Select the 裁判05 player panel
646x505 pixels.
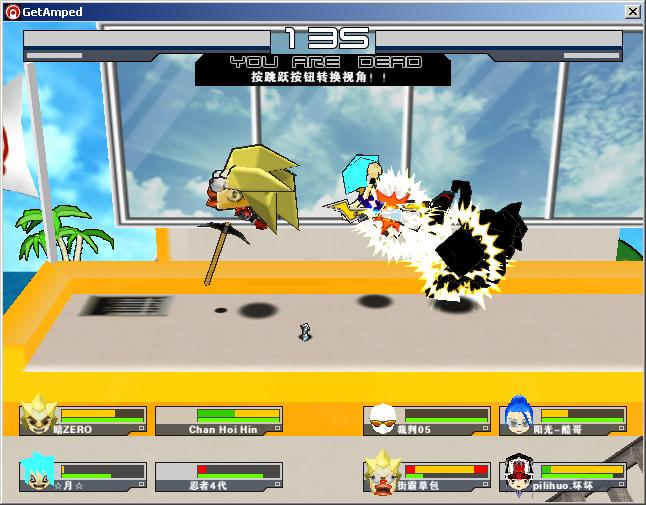pyautogui.click(x=428, y=420)
